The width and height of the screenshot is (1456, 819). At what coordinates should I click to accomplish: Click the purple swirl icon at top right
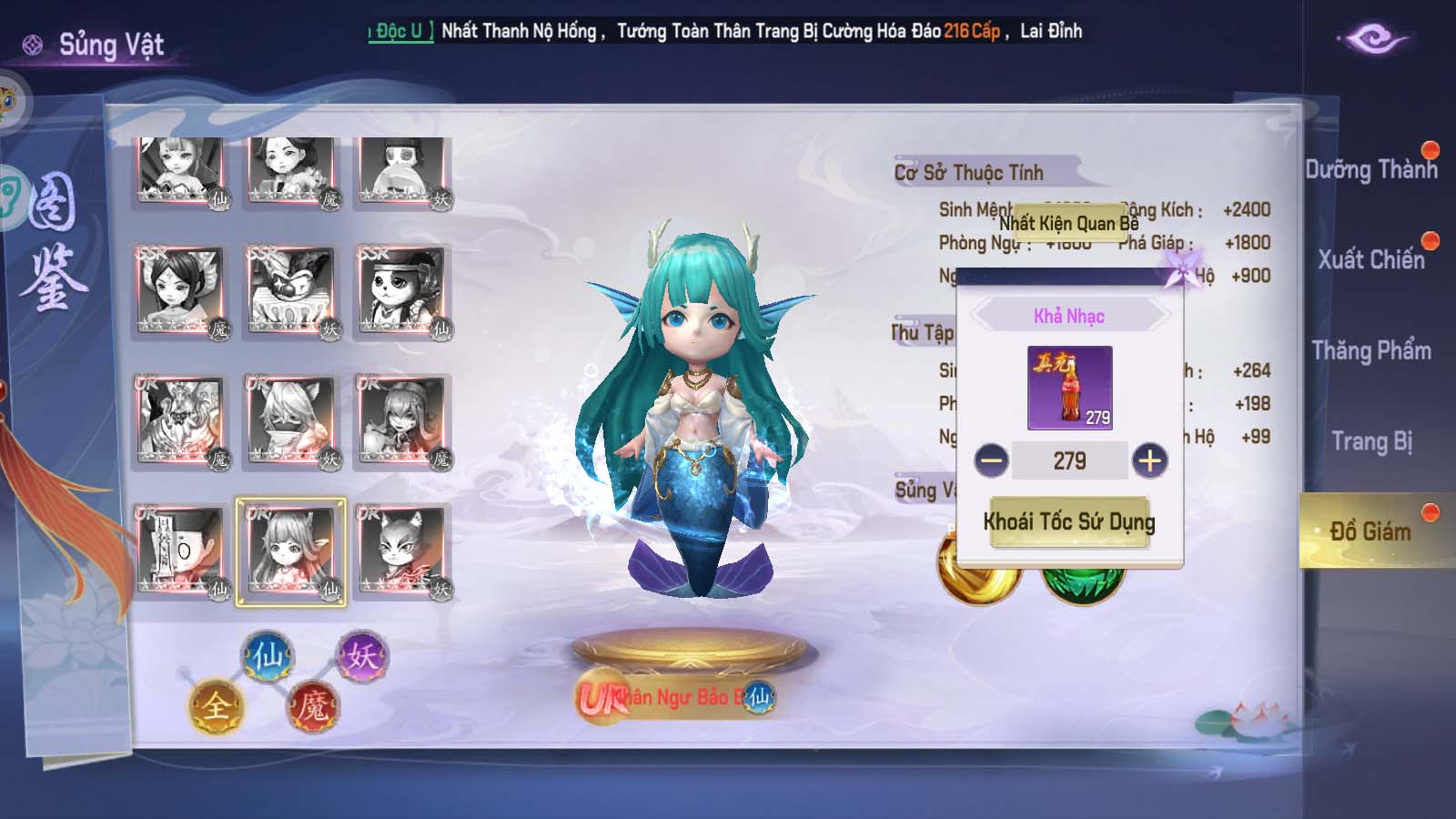point(1373,39)
